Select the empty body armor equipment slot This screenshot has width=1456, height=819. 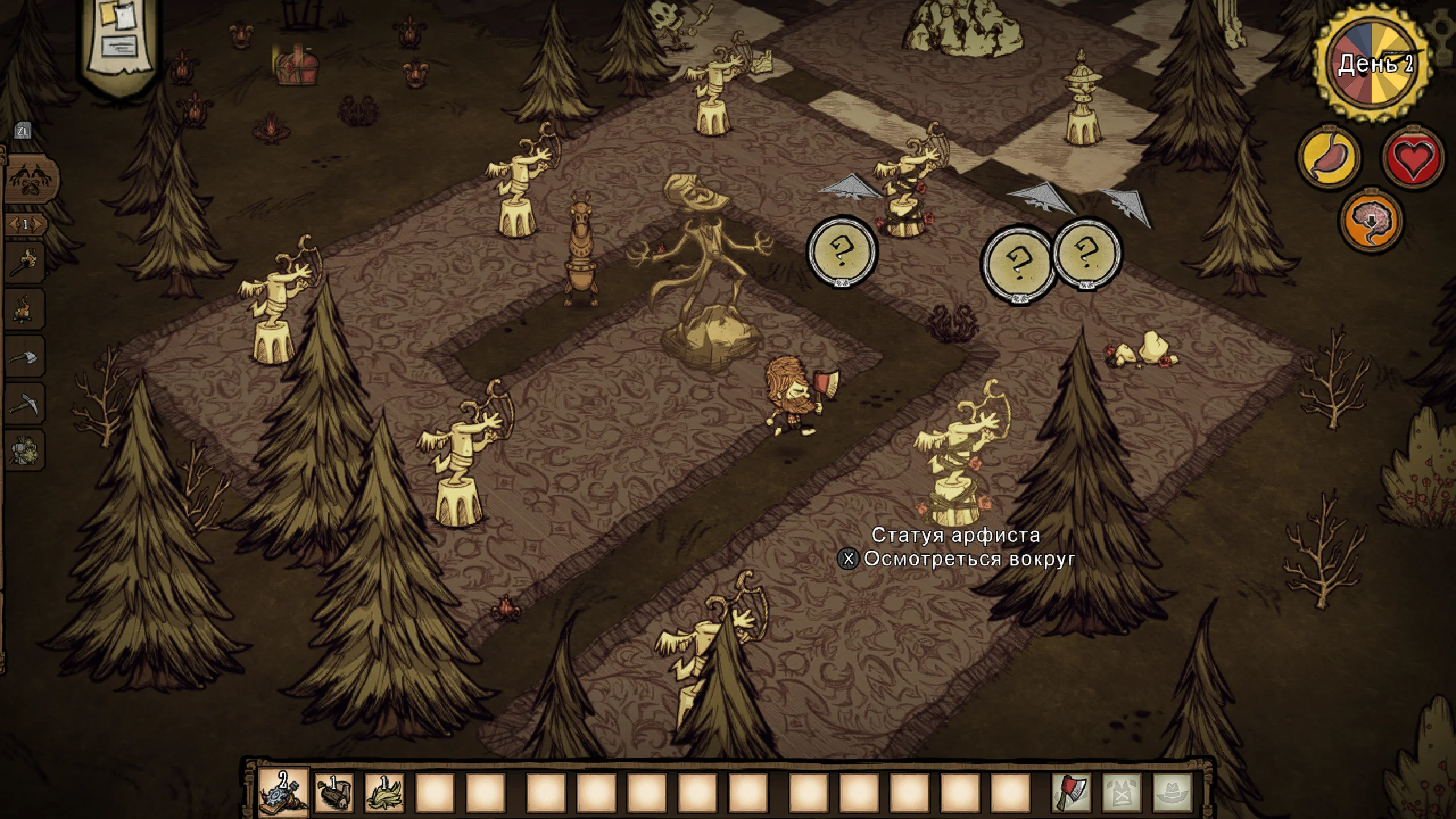1122,793
